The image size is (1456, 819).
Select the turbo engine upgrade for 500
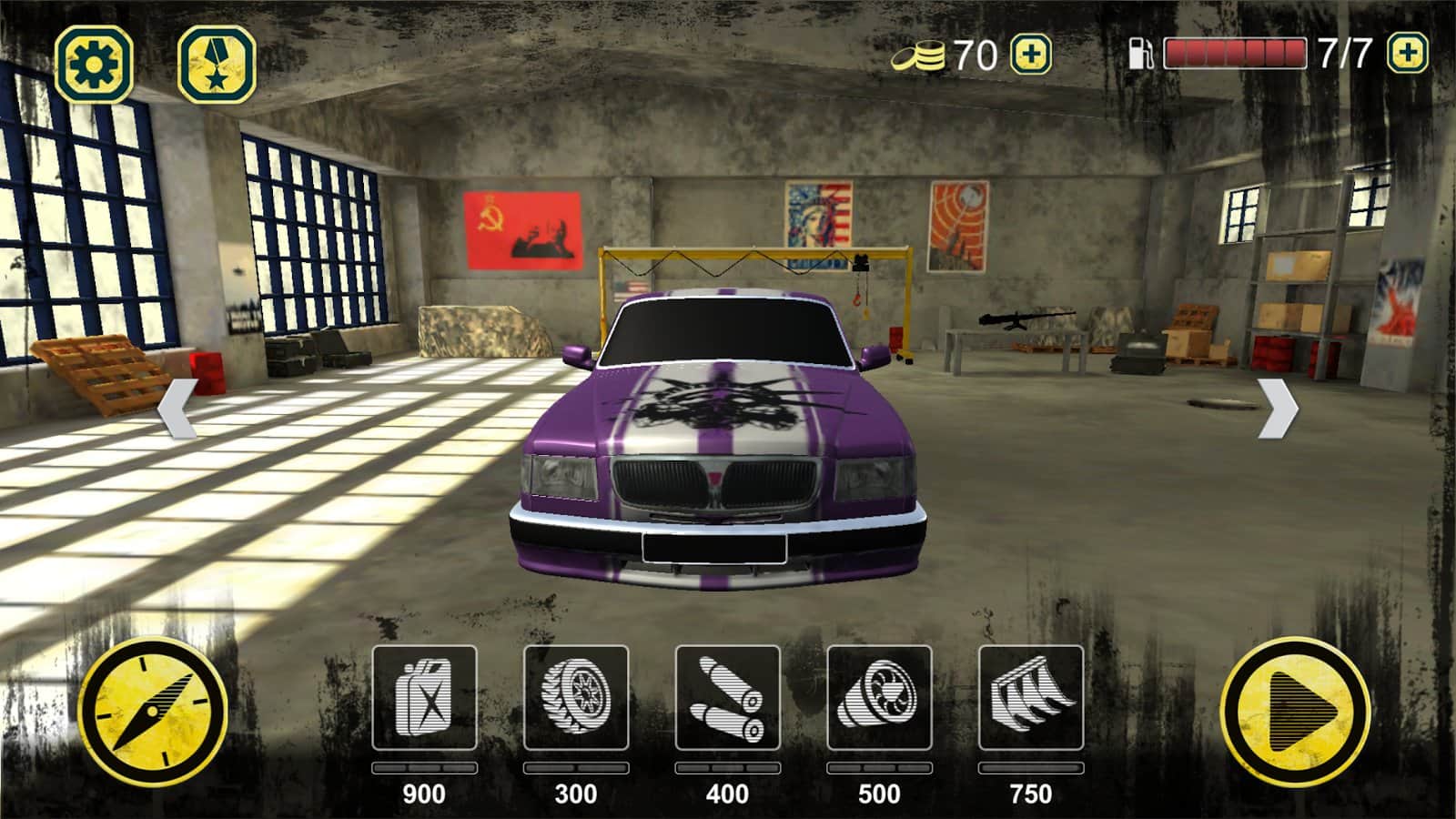879,698
